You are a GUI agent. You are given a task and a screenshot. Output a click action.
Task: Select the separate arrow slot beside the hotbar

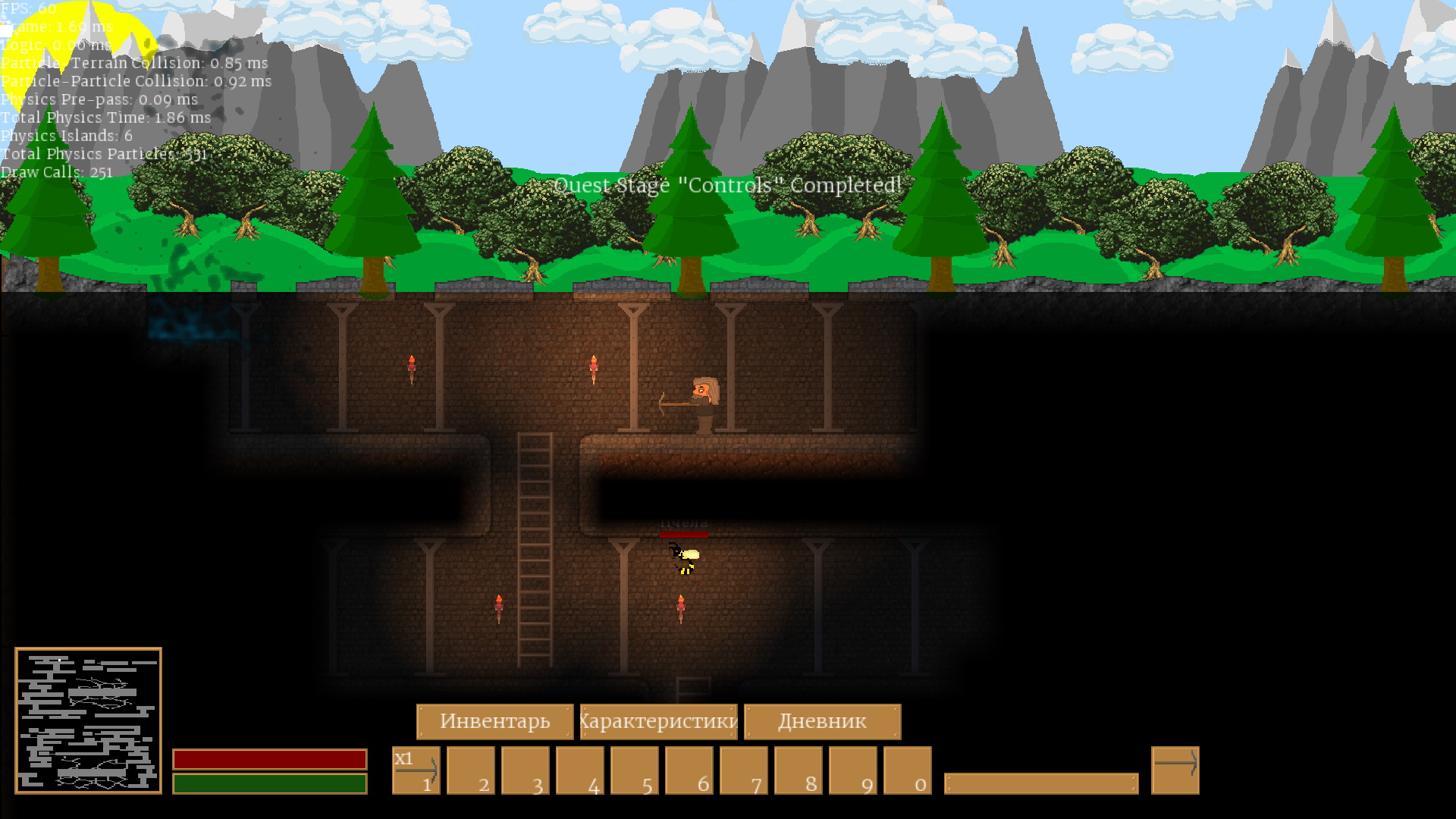(1175, 770)
